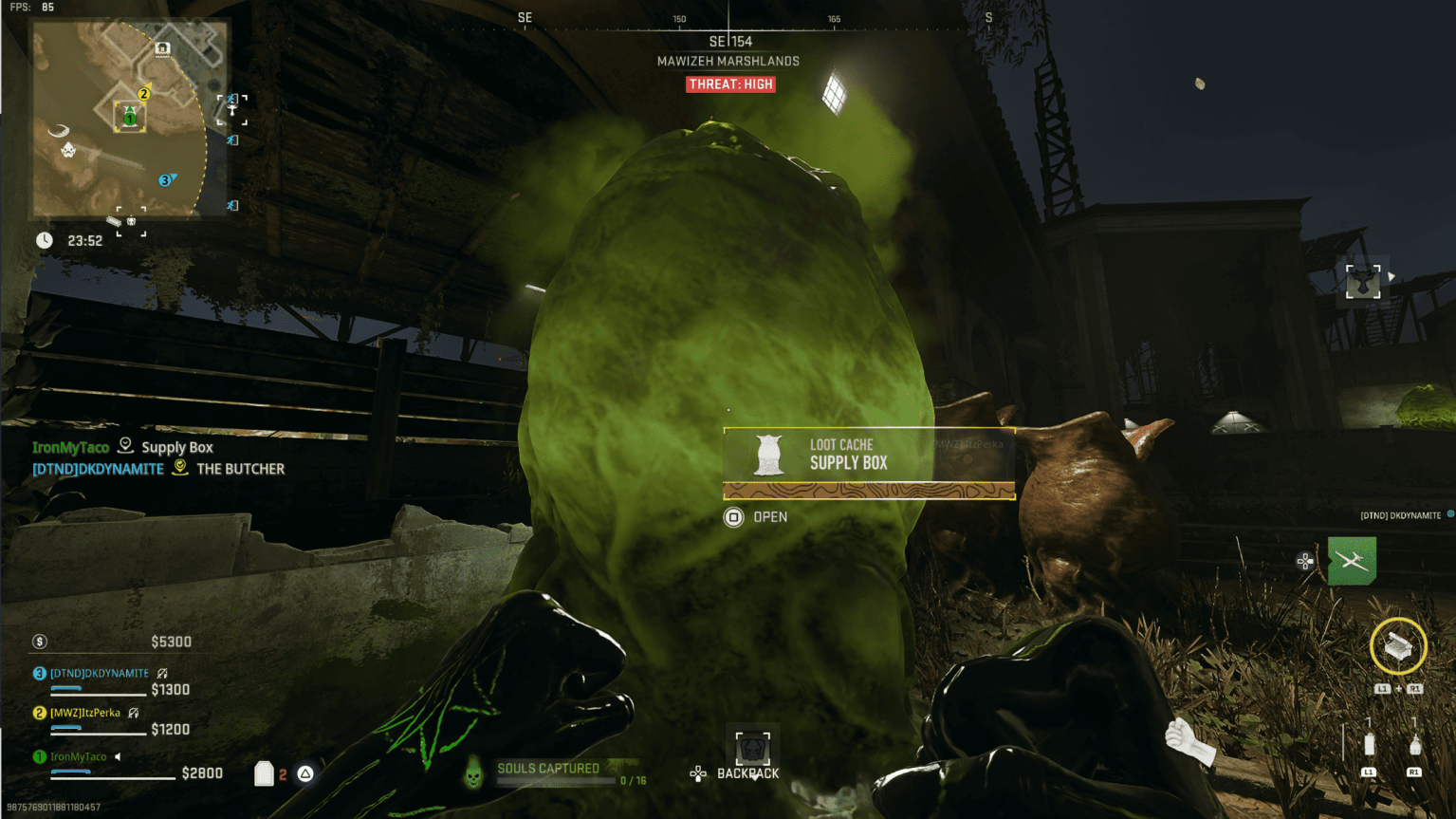Click the L1 lethal equipment icon

[1369, 746]
